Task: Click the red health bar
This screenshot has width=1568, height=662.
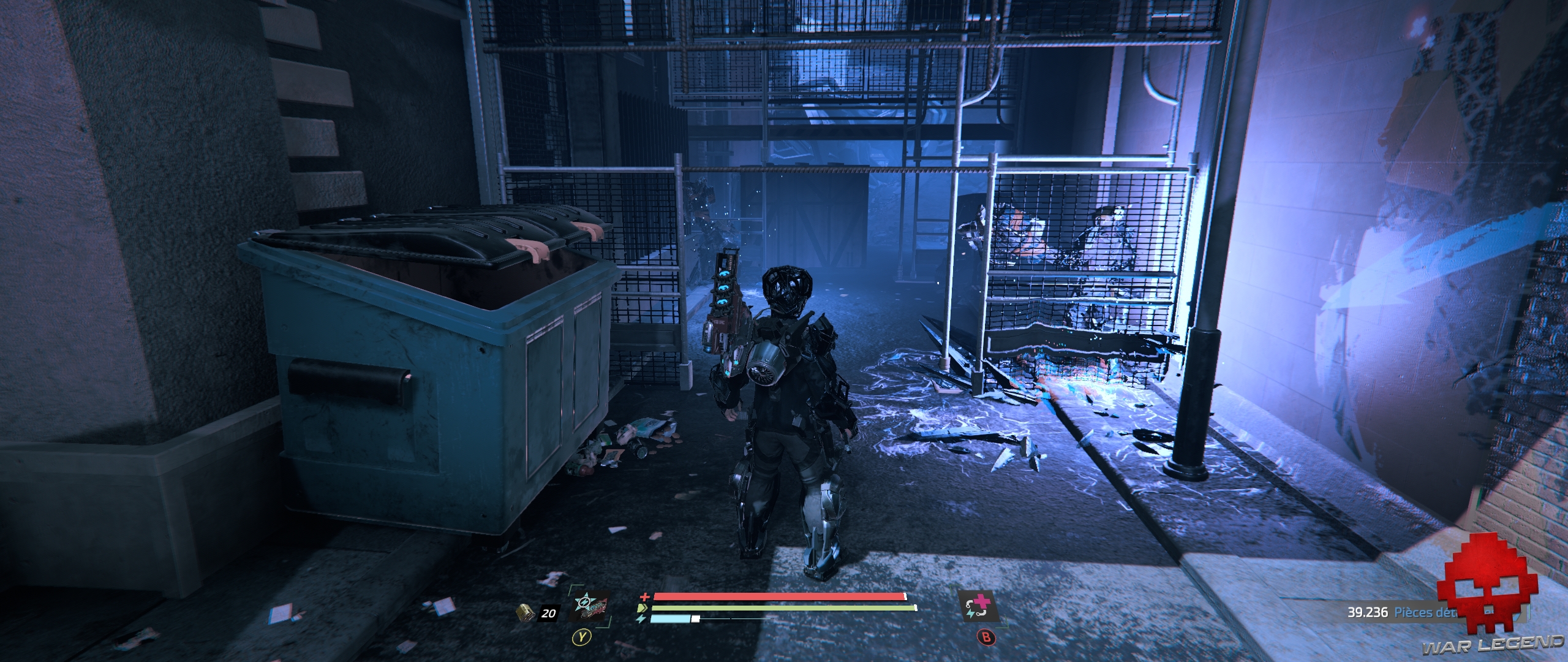Action: click(766, 597)
